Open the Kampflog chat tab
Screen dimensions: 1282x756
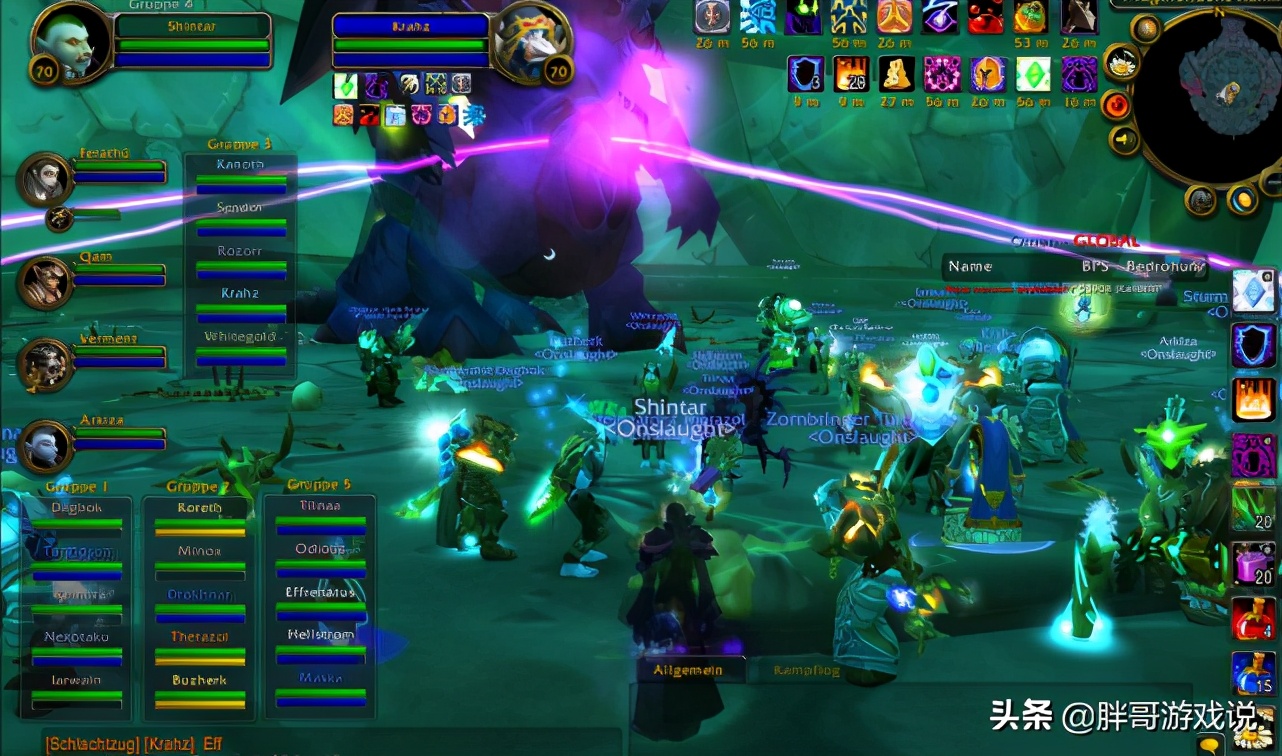[x=807, y=671]
